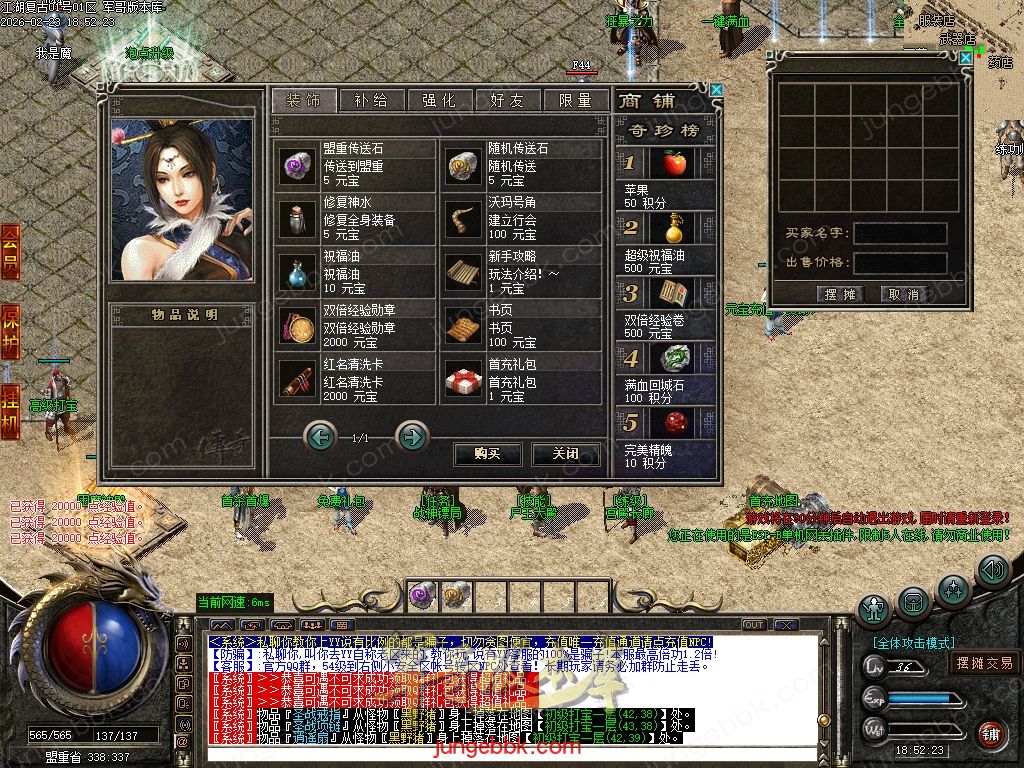Go to the next shop page arrow
The width and height of the screenshot is (1024, 768).
pyautogui.click(x=412, y=436)
